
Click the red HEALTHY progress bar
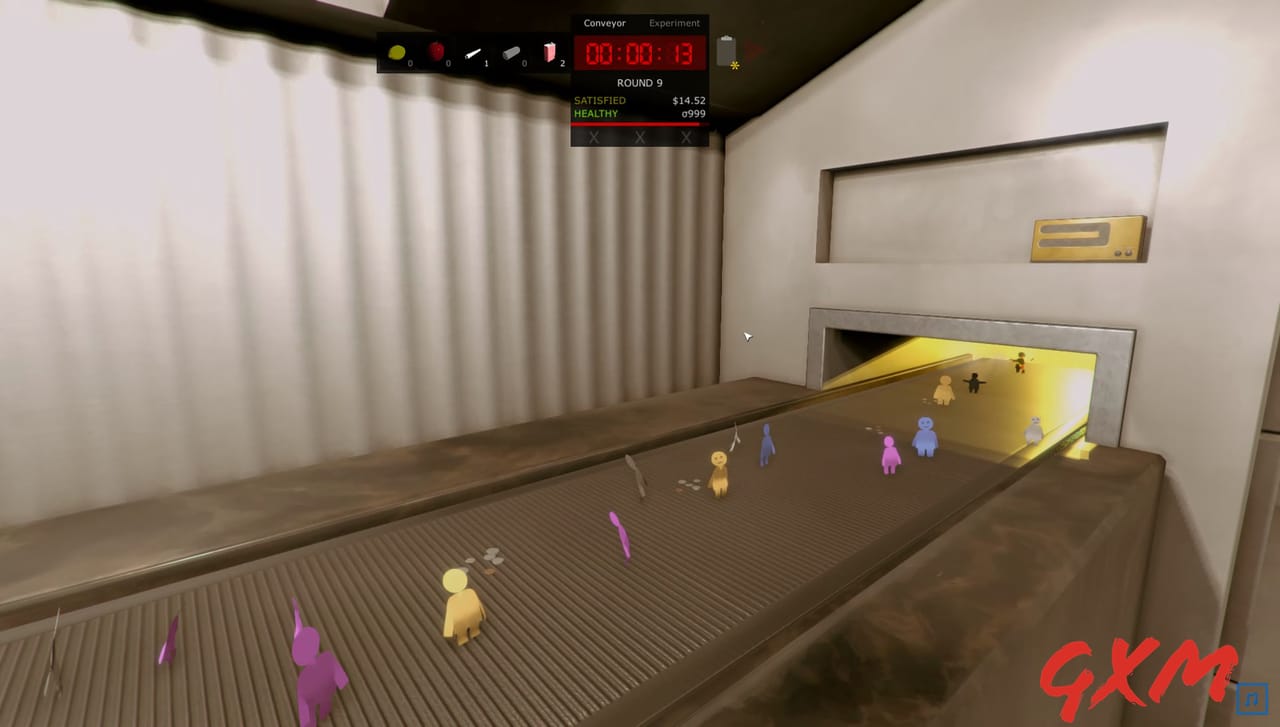click(640, 122)
